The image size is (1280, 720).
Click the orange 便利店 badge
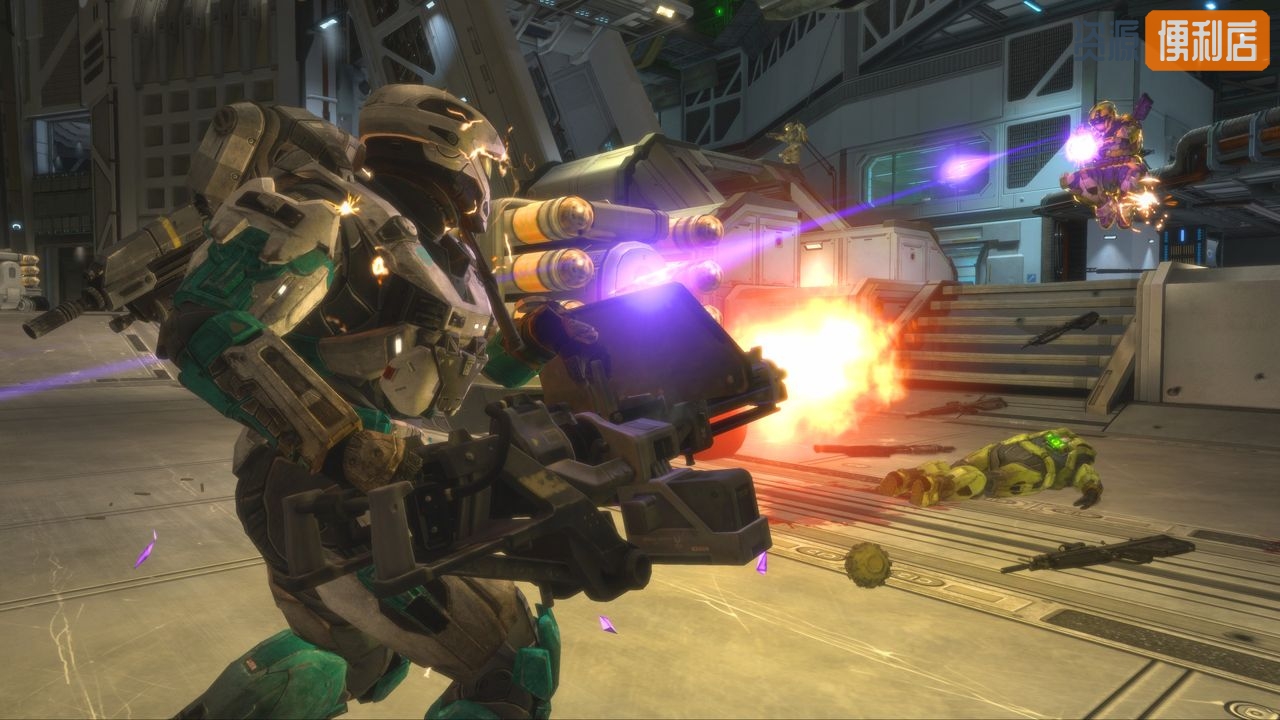coord(1207,40)
